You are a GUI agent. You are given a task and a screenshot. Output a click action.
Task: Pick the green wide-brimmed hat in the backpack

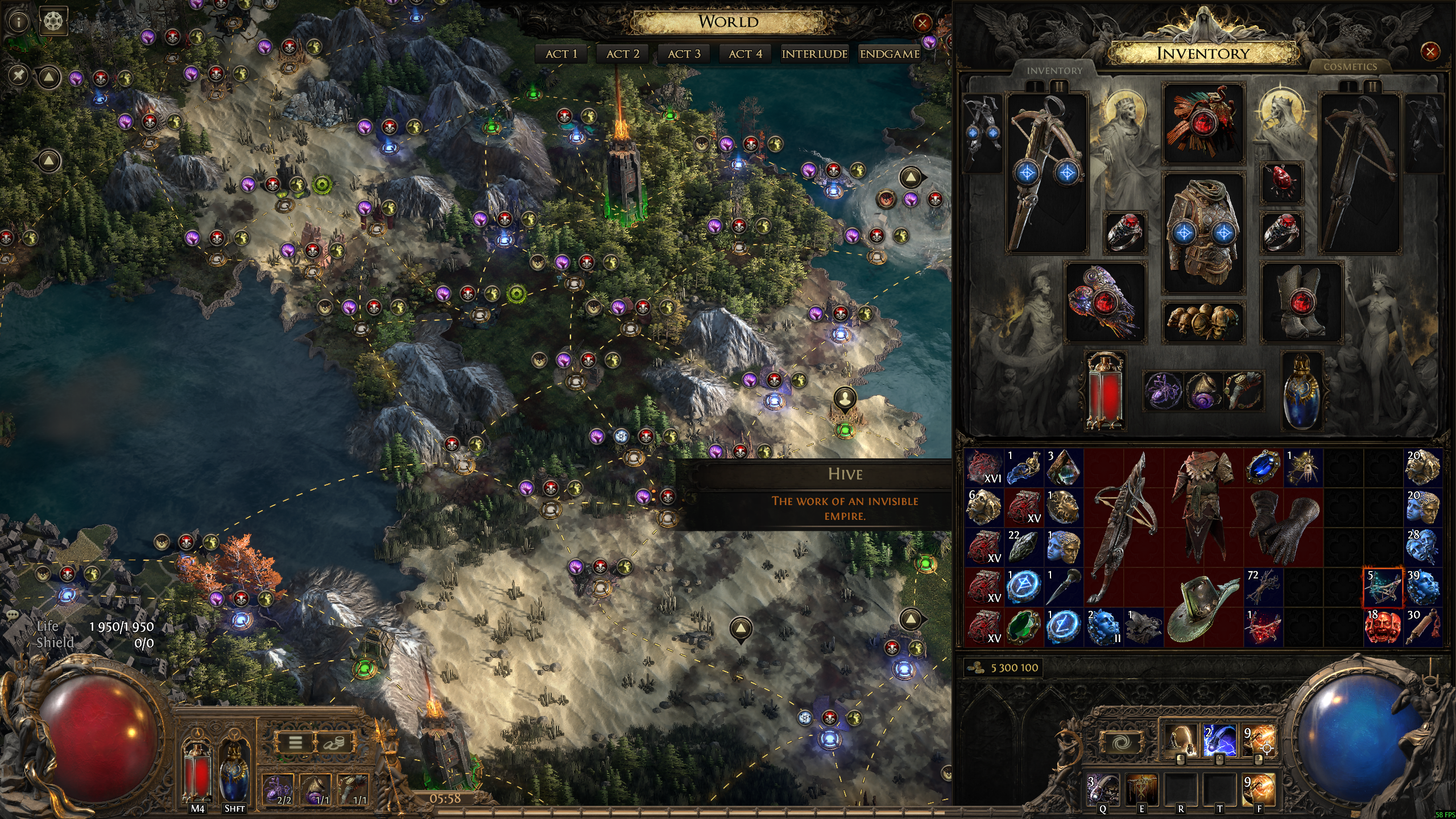(1203, 607)
